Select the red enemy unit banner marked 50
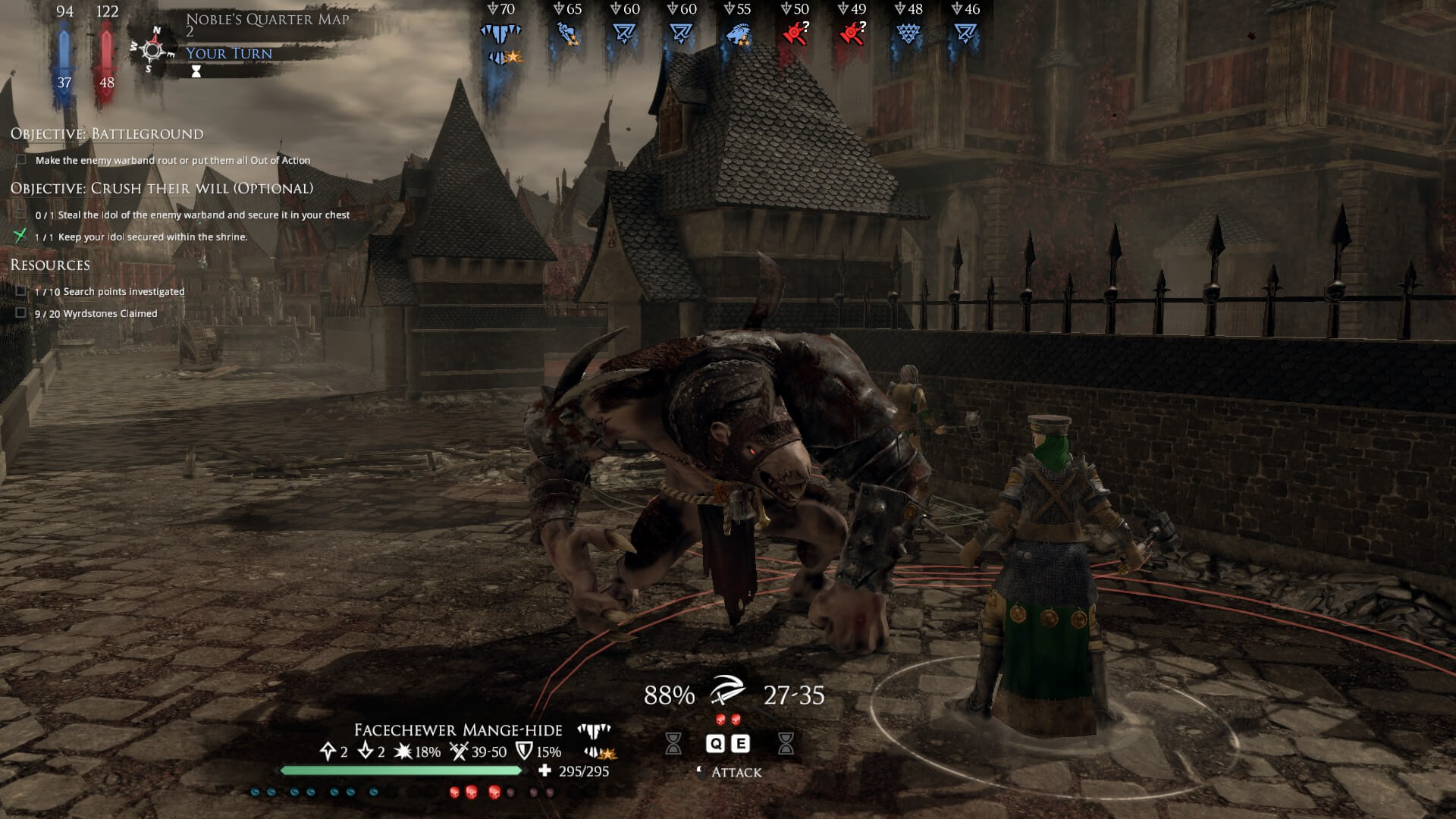 pos(793,32)
